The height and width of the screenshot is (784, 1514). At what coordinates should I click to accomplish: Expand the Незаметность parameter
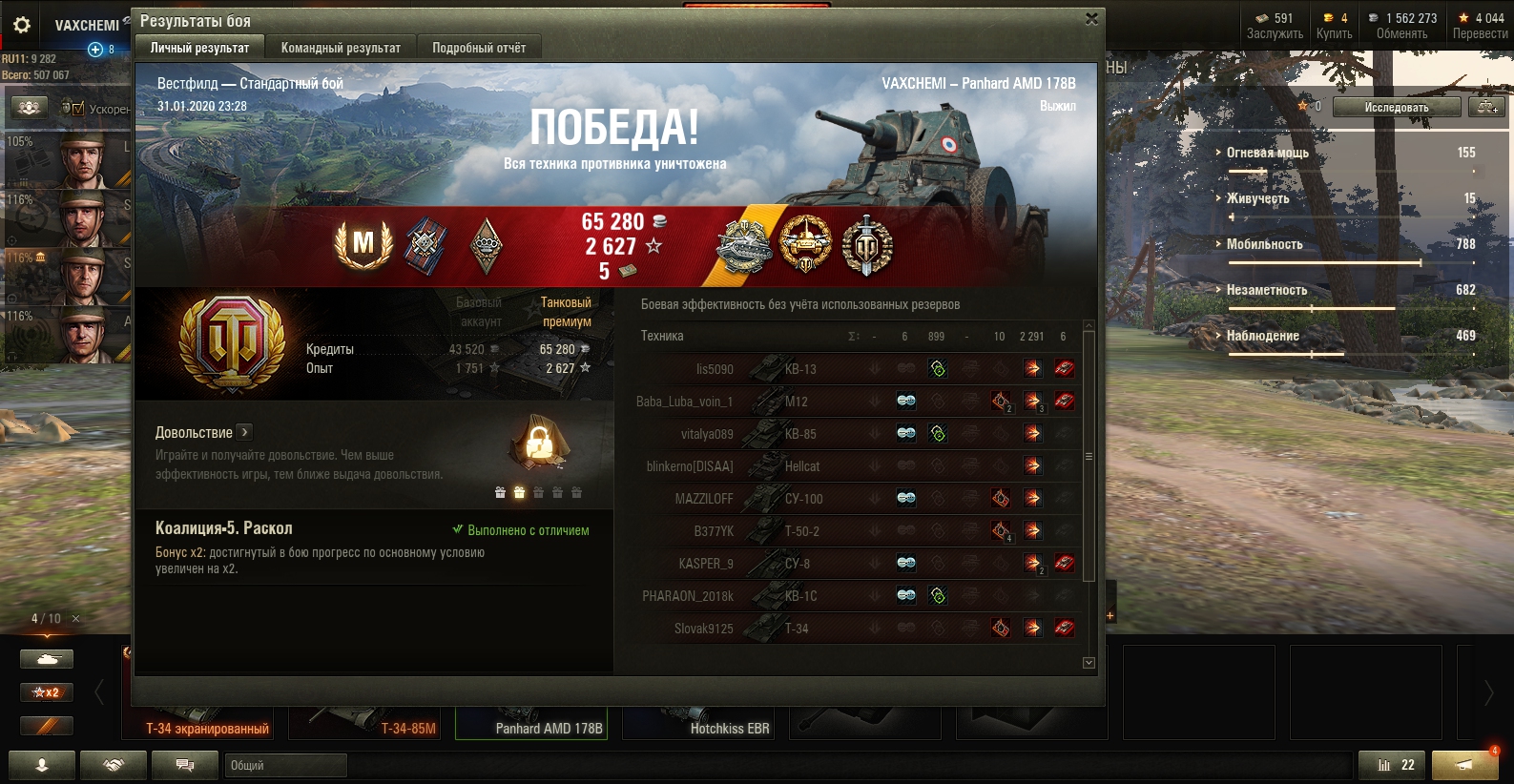tap(1267, 290)
